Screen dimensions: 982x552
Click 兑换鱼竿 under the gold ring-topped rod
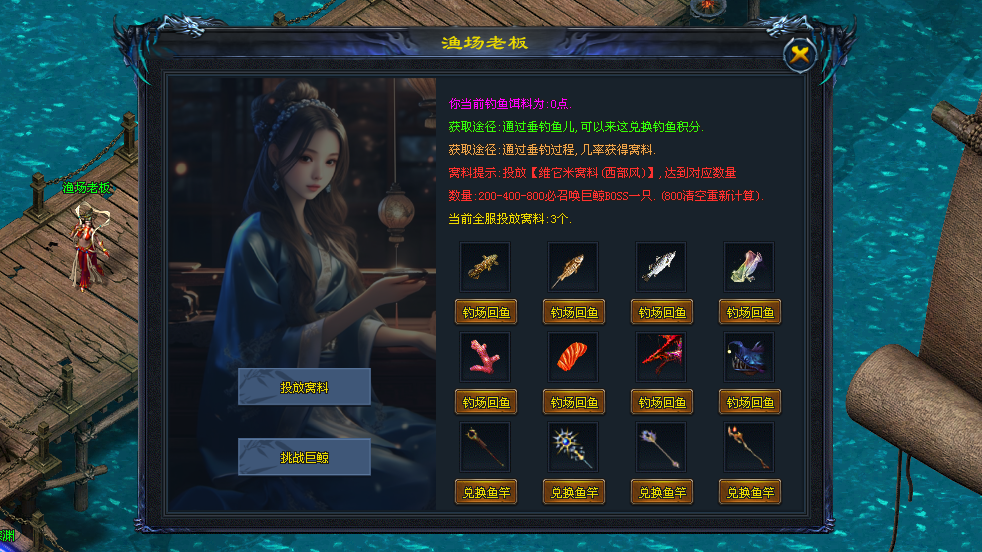pos(486,492)
